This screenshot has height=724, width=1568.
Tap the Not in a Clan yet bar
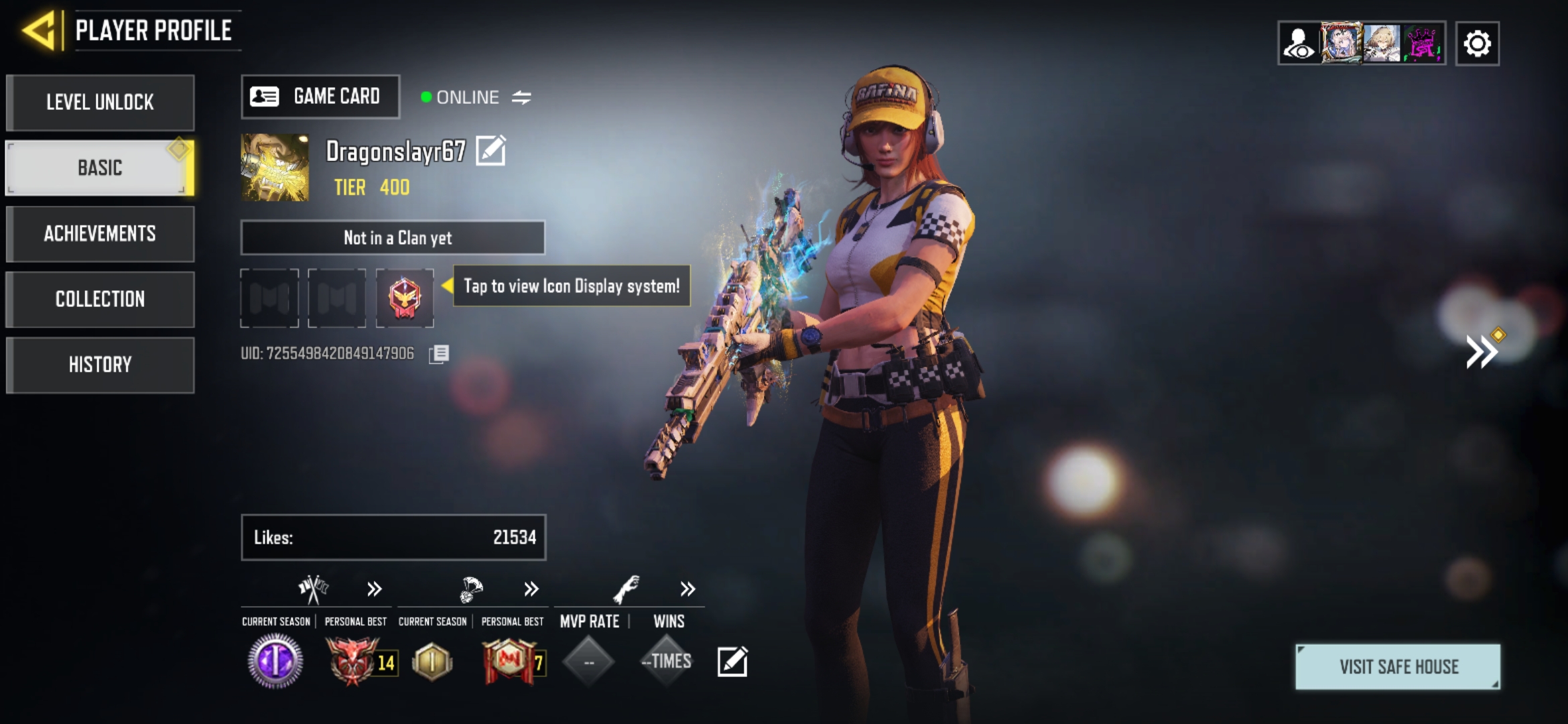tap(393, 238)
